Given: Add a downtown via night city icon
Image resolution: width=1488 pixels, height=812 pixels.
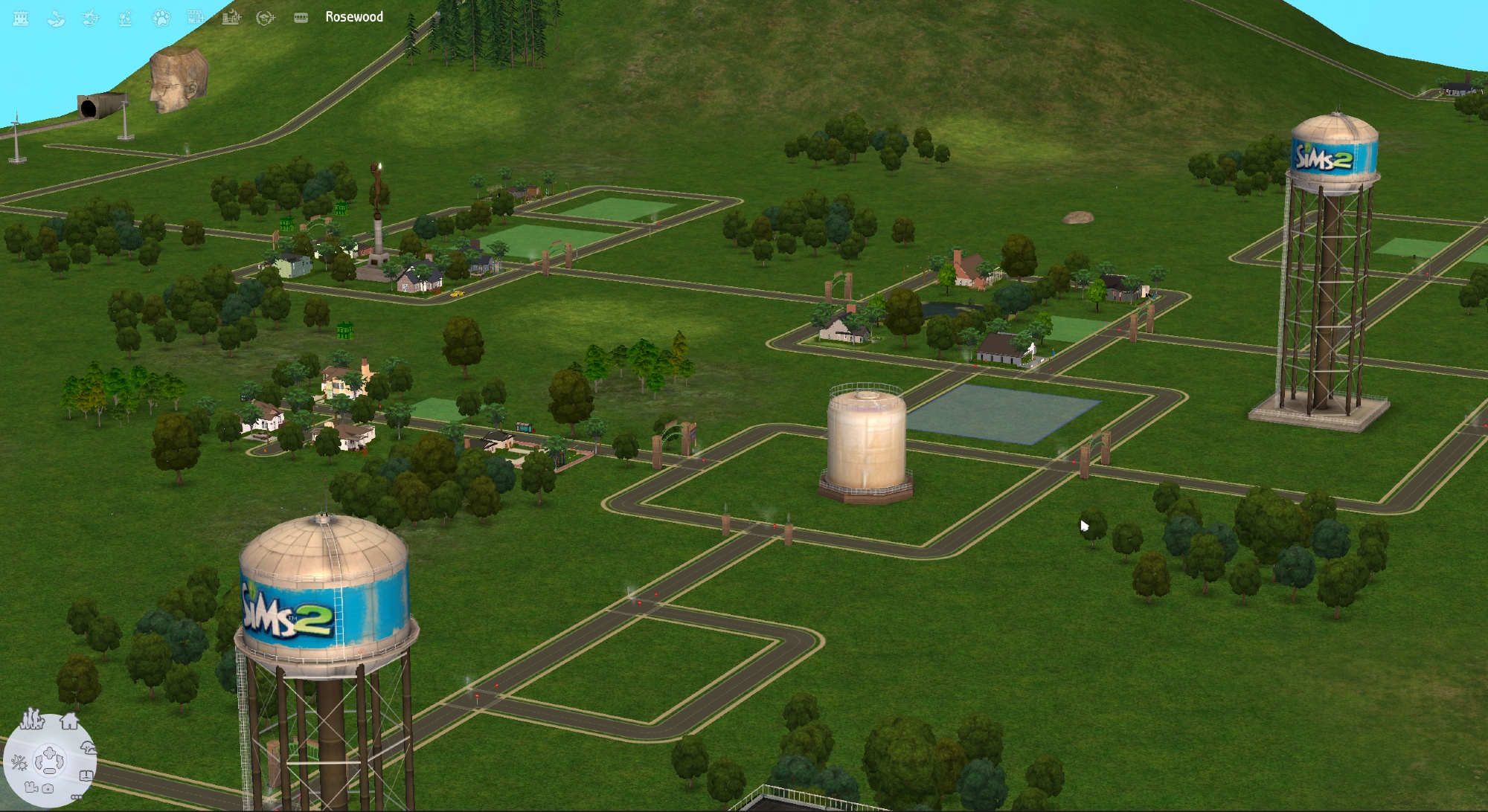Looking at the screenshot, I should click(x=231, y=18).
